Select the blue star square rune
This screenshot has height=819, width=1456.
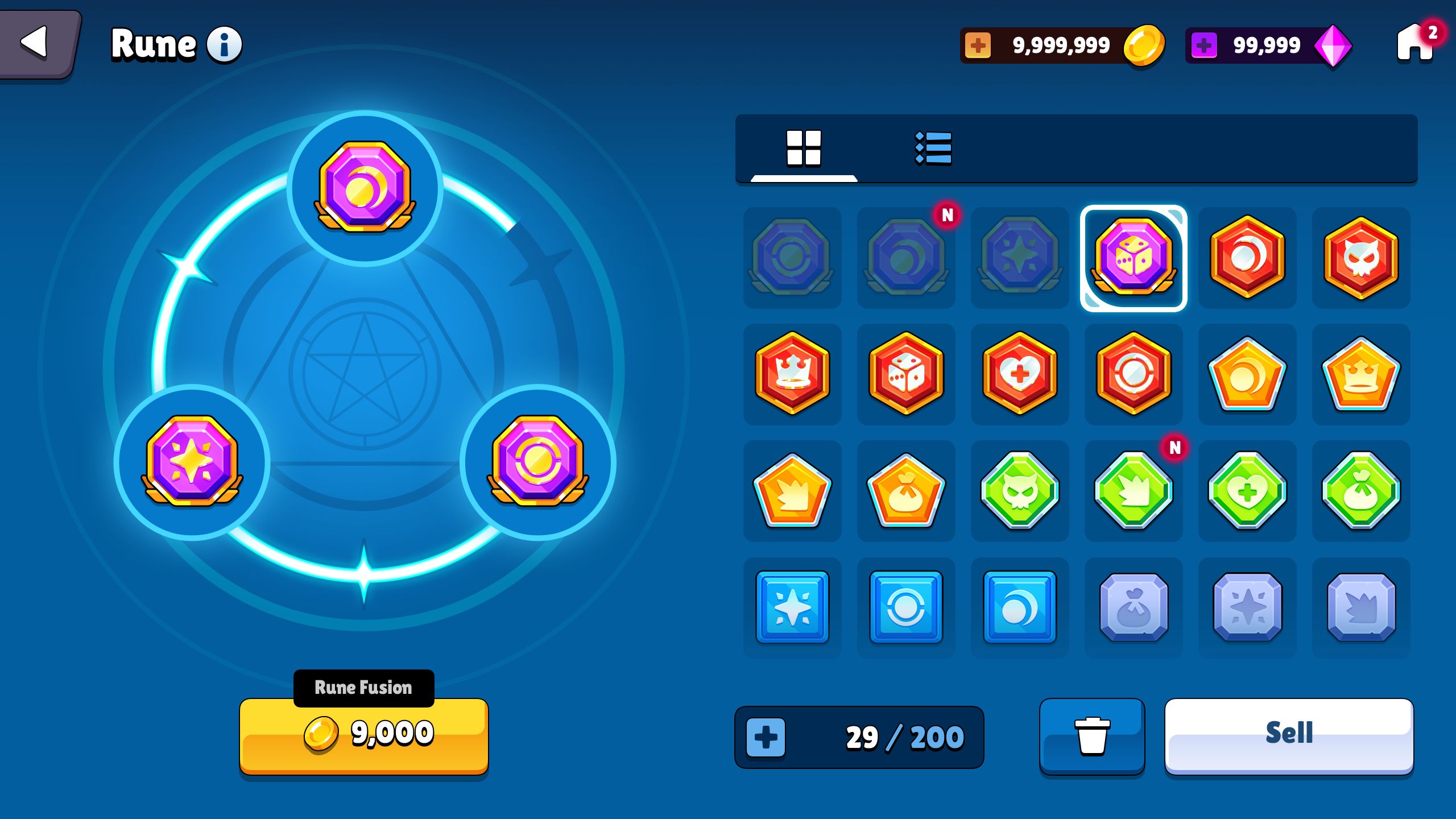pos(792,607)
